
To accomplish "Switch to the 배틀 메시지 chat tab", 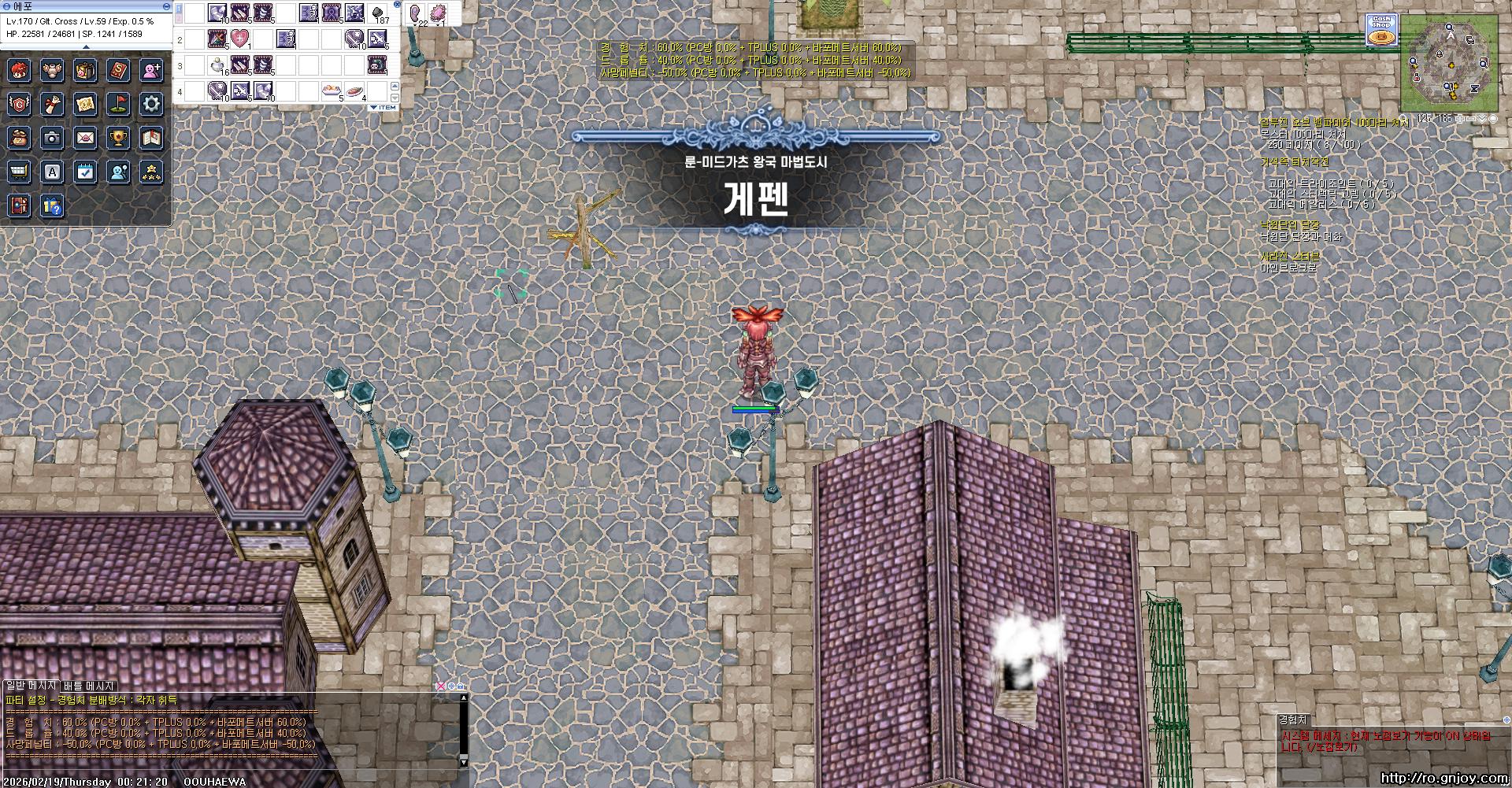I will pos(87,686).
